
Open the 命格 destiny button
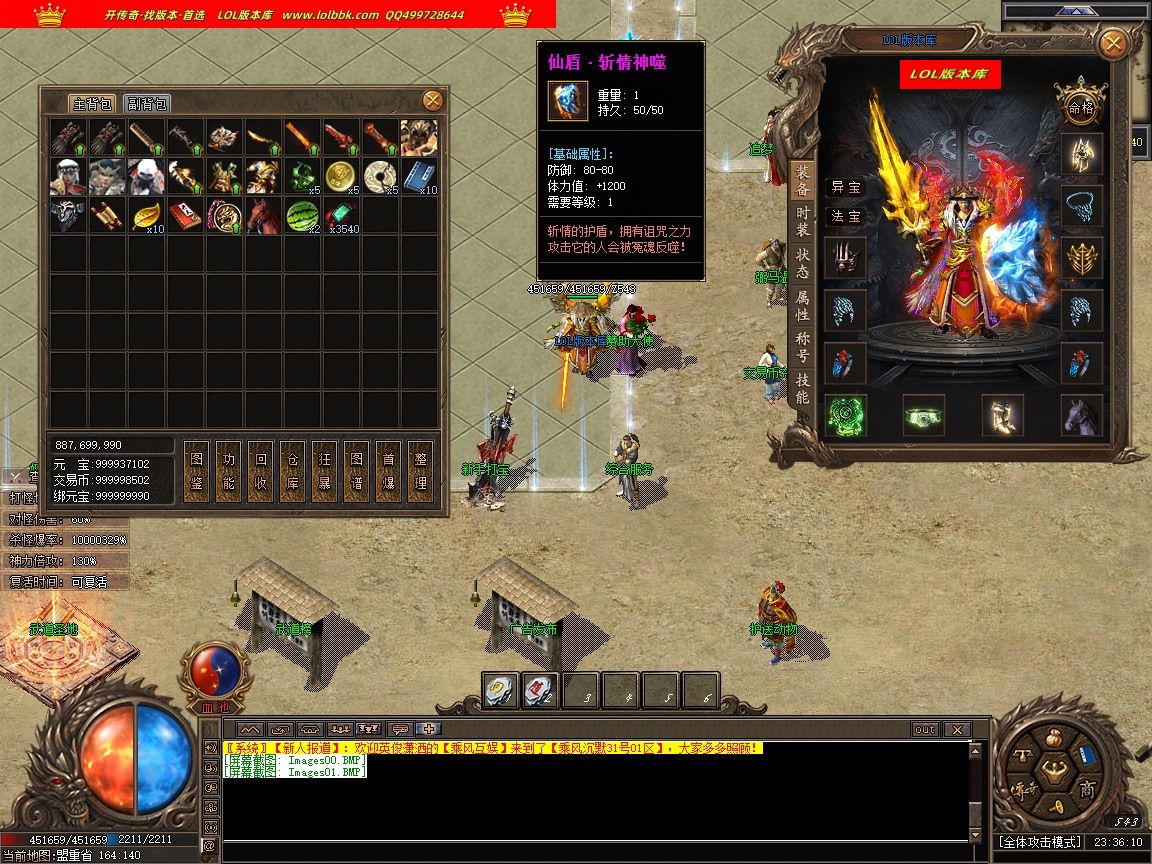point(1081,104)
